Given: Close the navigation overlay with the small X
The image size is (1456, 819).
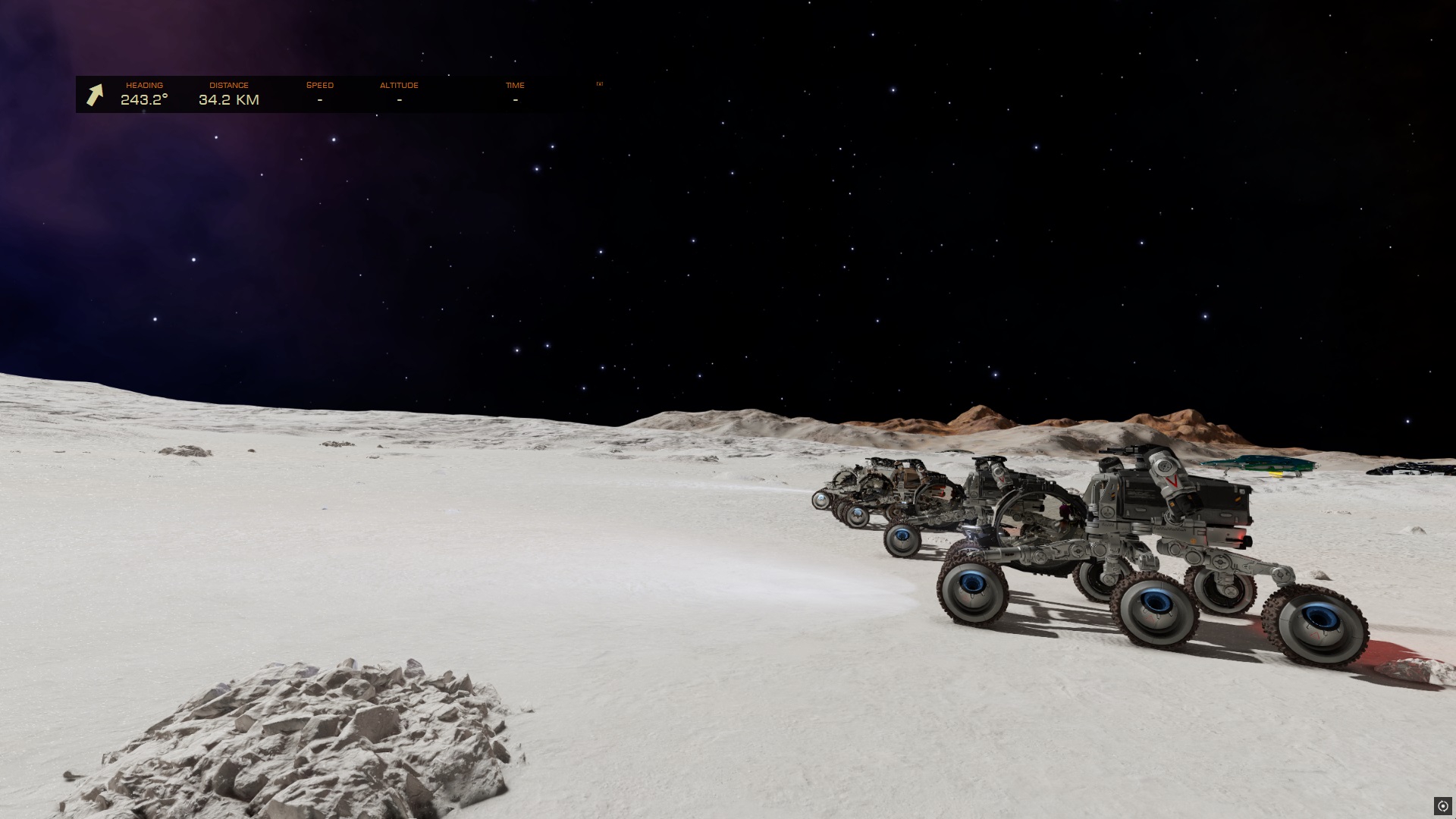Looking at the screenshot, I should [599, 84].
